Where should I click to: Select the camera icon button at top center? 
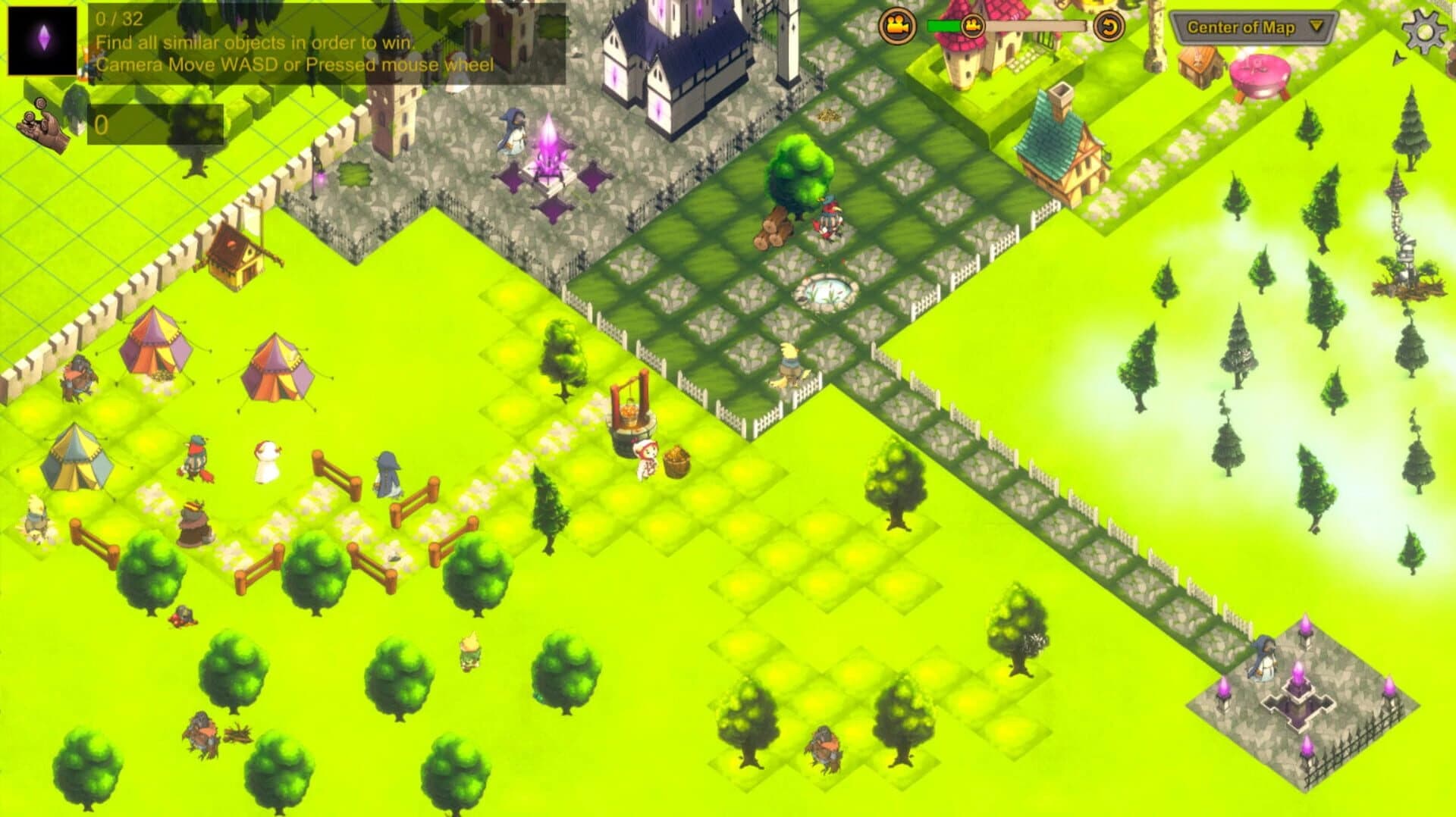tap(897, 25)
